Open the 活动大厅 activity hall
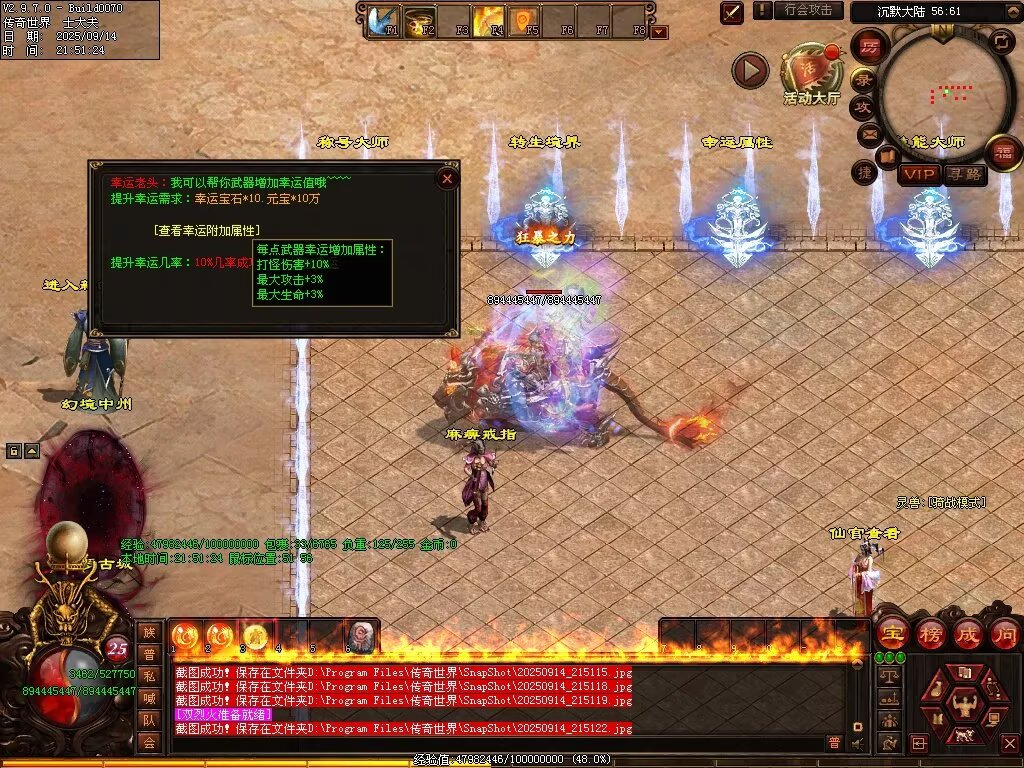1024x768 pixels. pyautogui.click(x=811, y=75)
